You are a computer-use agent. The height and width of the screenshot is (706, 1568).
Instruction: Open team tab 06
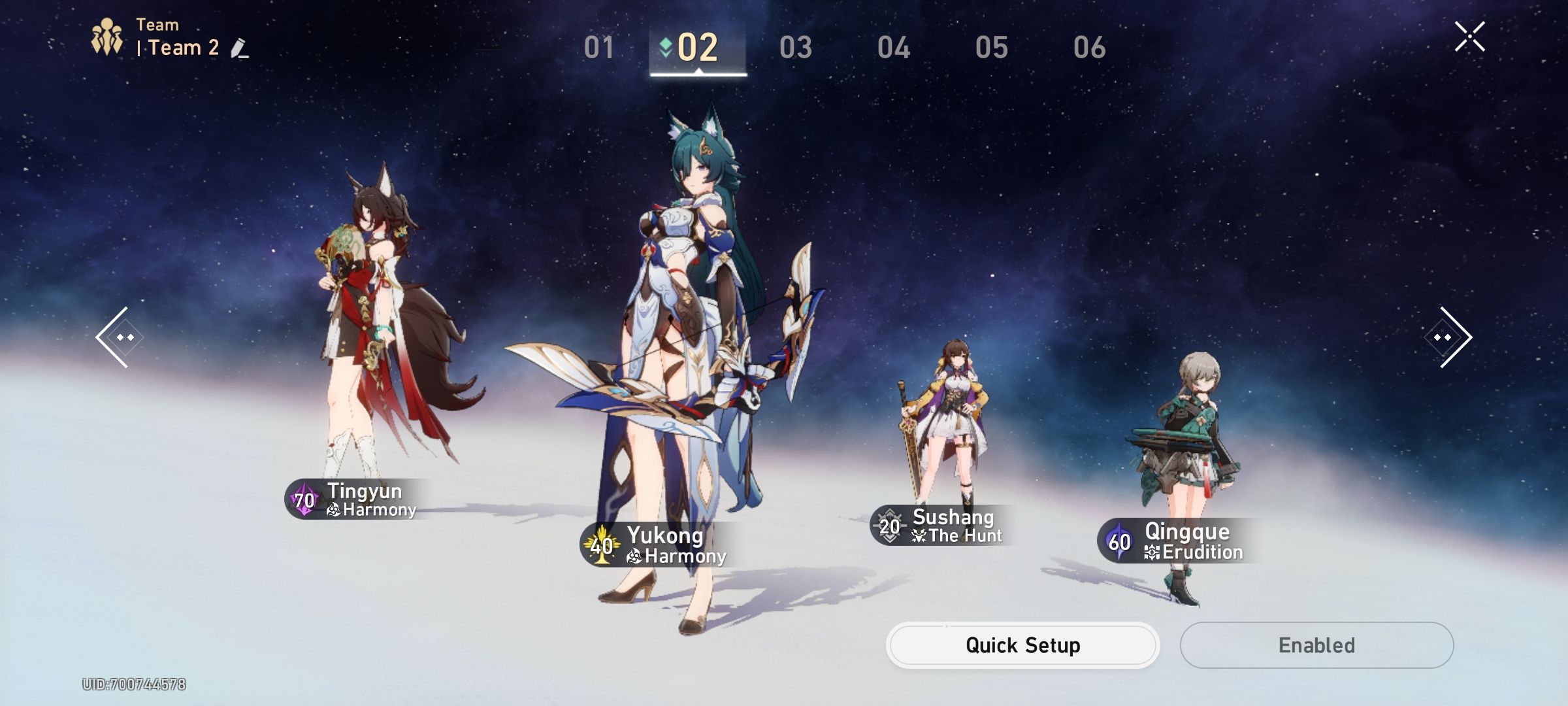pos(1088,48)
